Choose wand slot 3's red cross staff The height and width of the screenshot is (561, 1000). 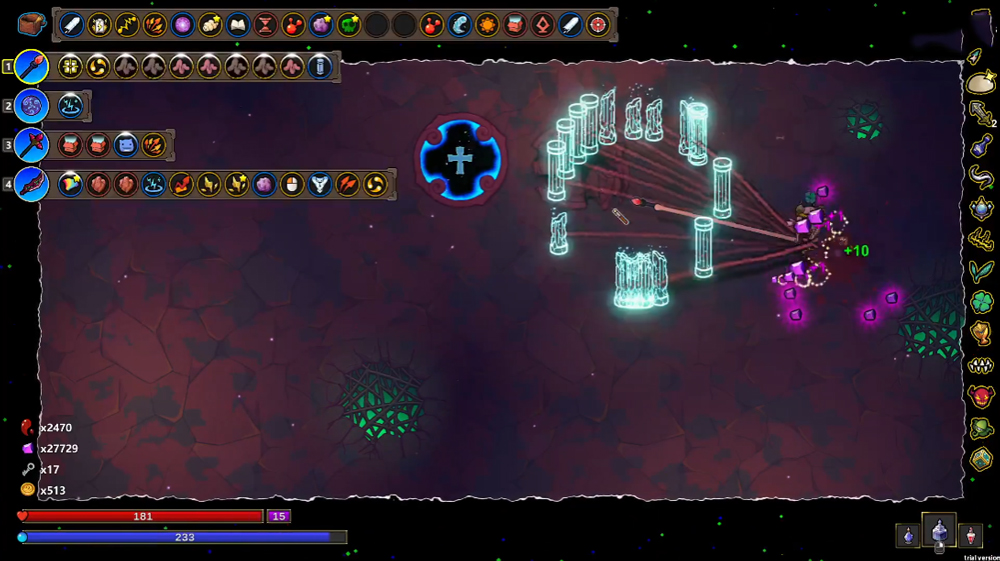pos(32,145)
